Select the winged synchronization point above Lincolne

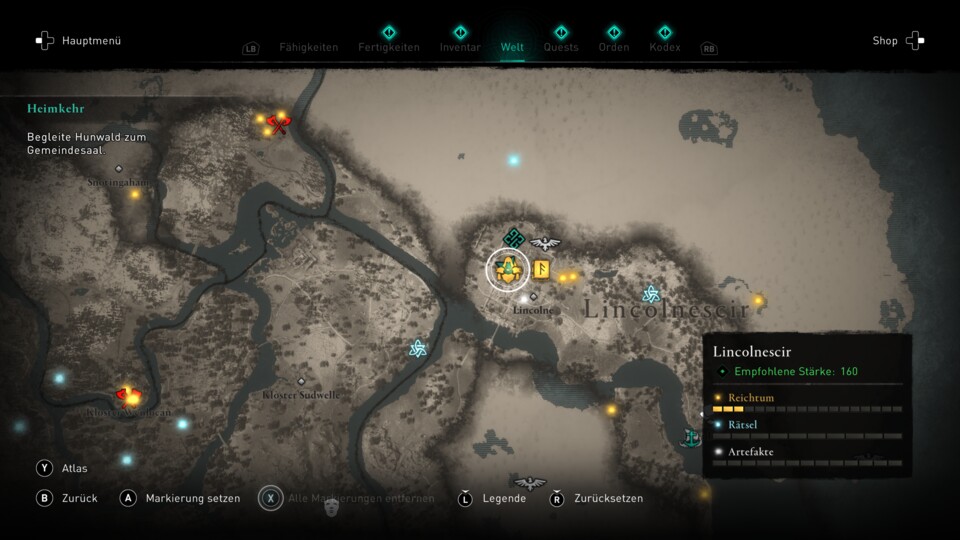pyautogui.click(x=545, y=241)
